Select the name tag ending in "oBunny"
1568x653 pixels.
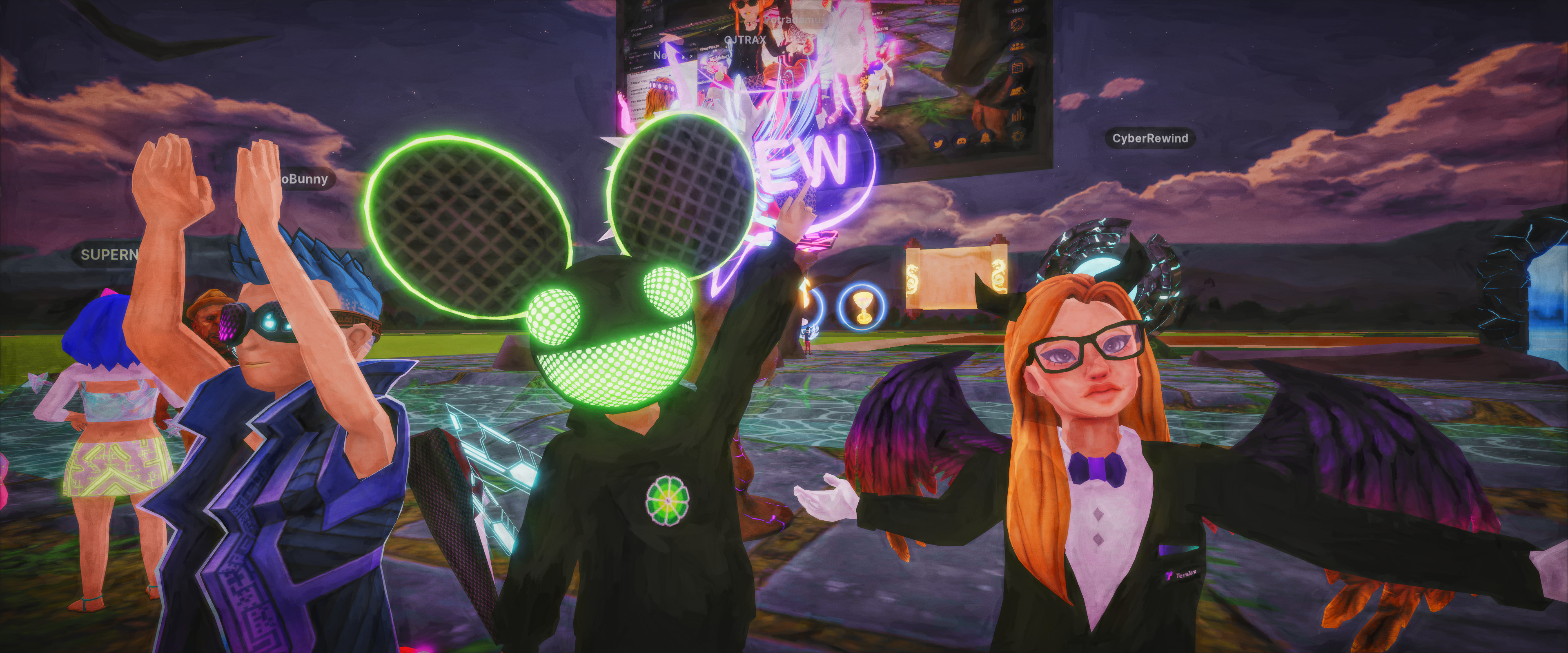point(305,179)
